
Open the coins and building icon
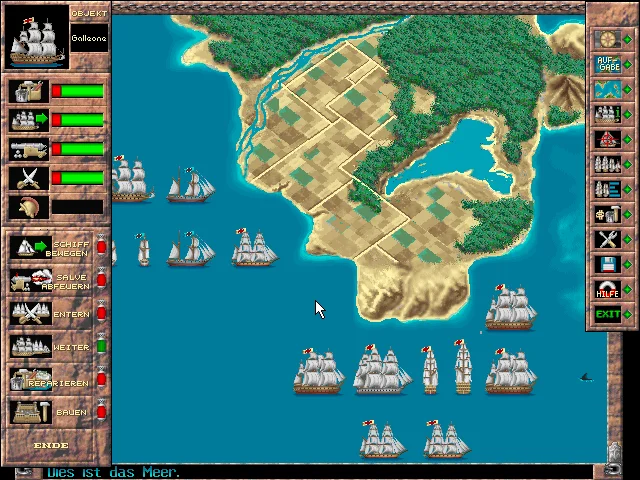(607, 214)
